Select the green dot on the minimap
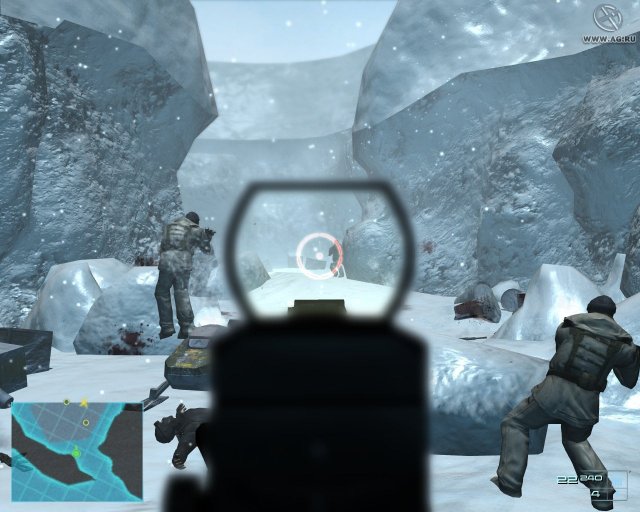640x512 pixels. (76, 453)
